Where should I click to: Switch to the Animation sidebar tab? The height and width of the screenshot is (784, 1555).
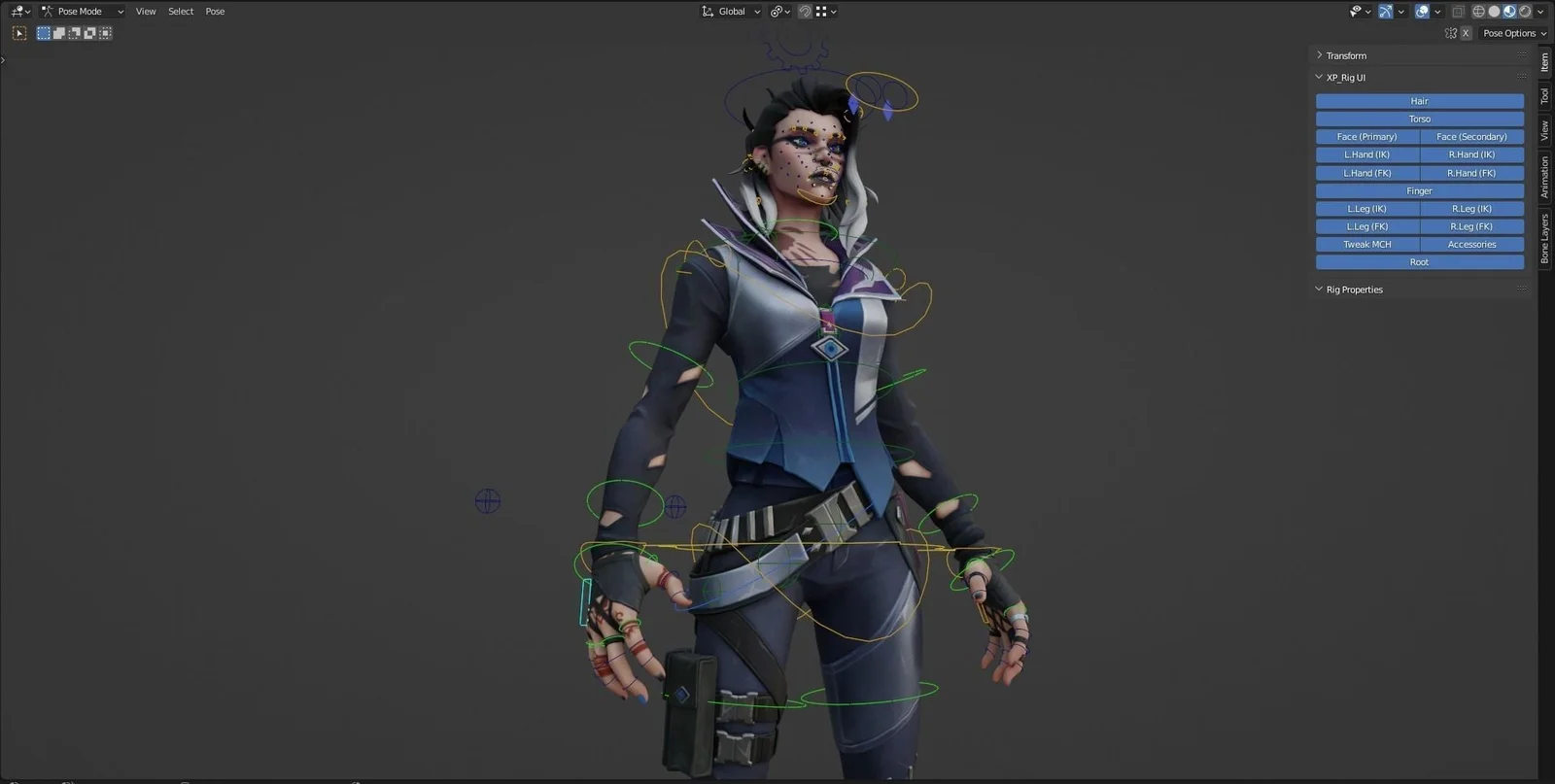[x=1545, y=177]
